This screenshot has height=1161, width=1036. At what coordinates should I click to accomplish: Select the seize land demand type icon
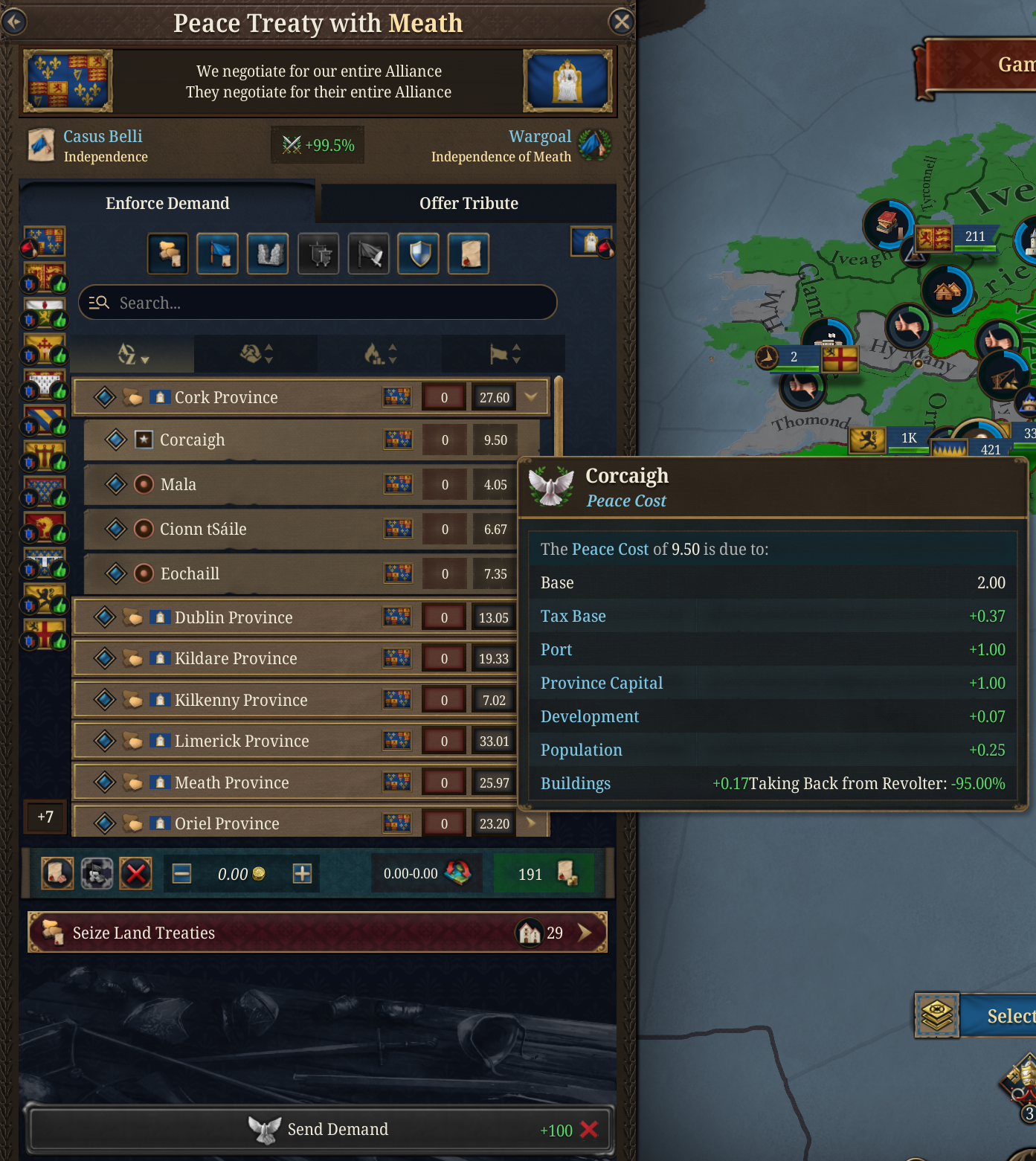pos(167,254)
